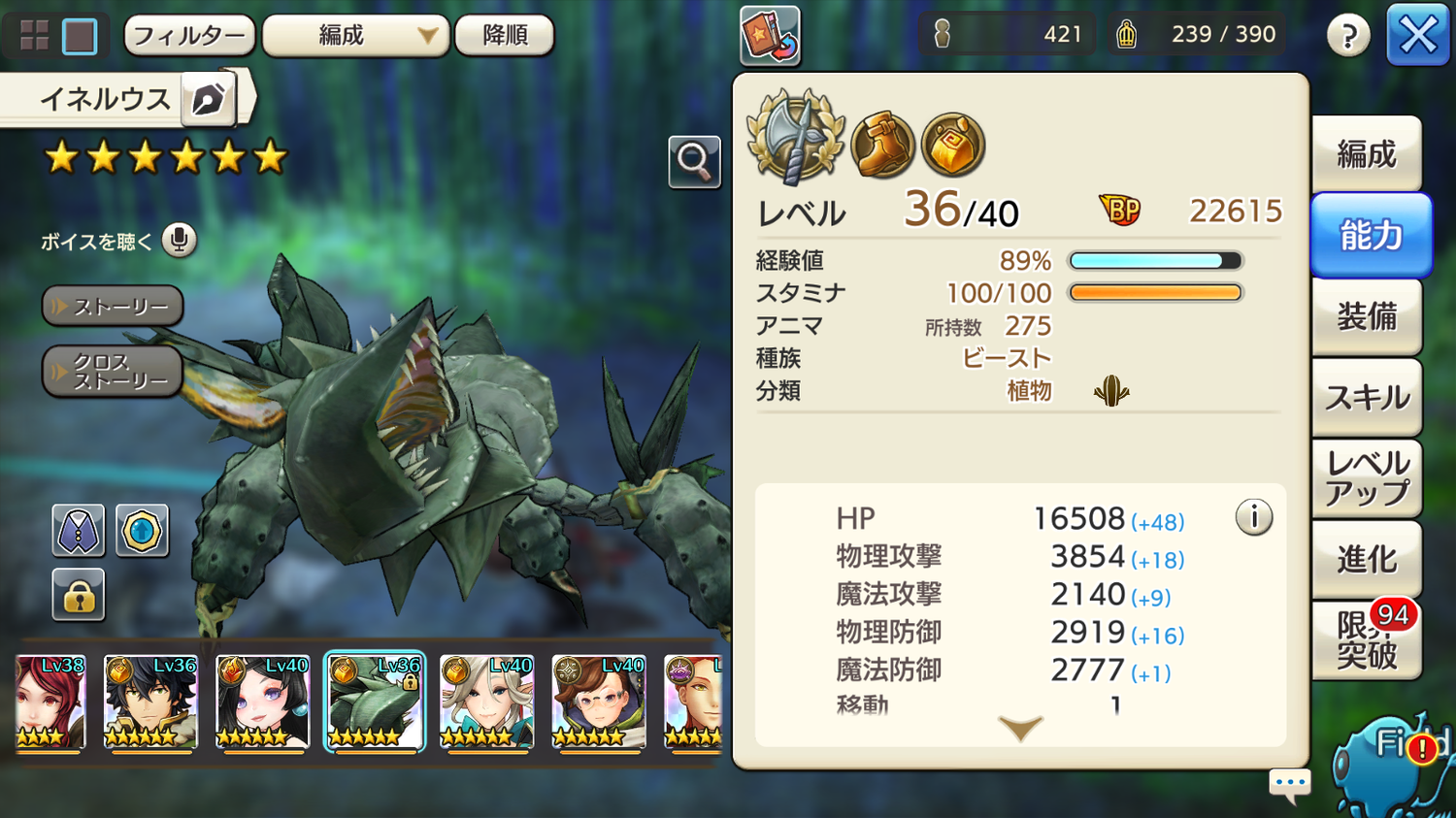Open the 編成 sort dropdown
The width and height of the screenshot is (1456, 818).
[355, 36]
